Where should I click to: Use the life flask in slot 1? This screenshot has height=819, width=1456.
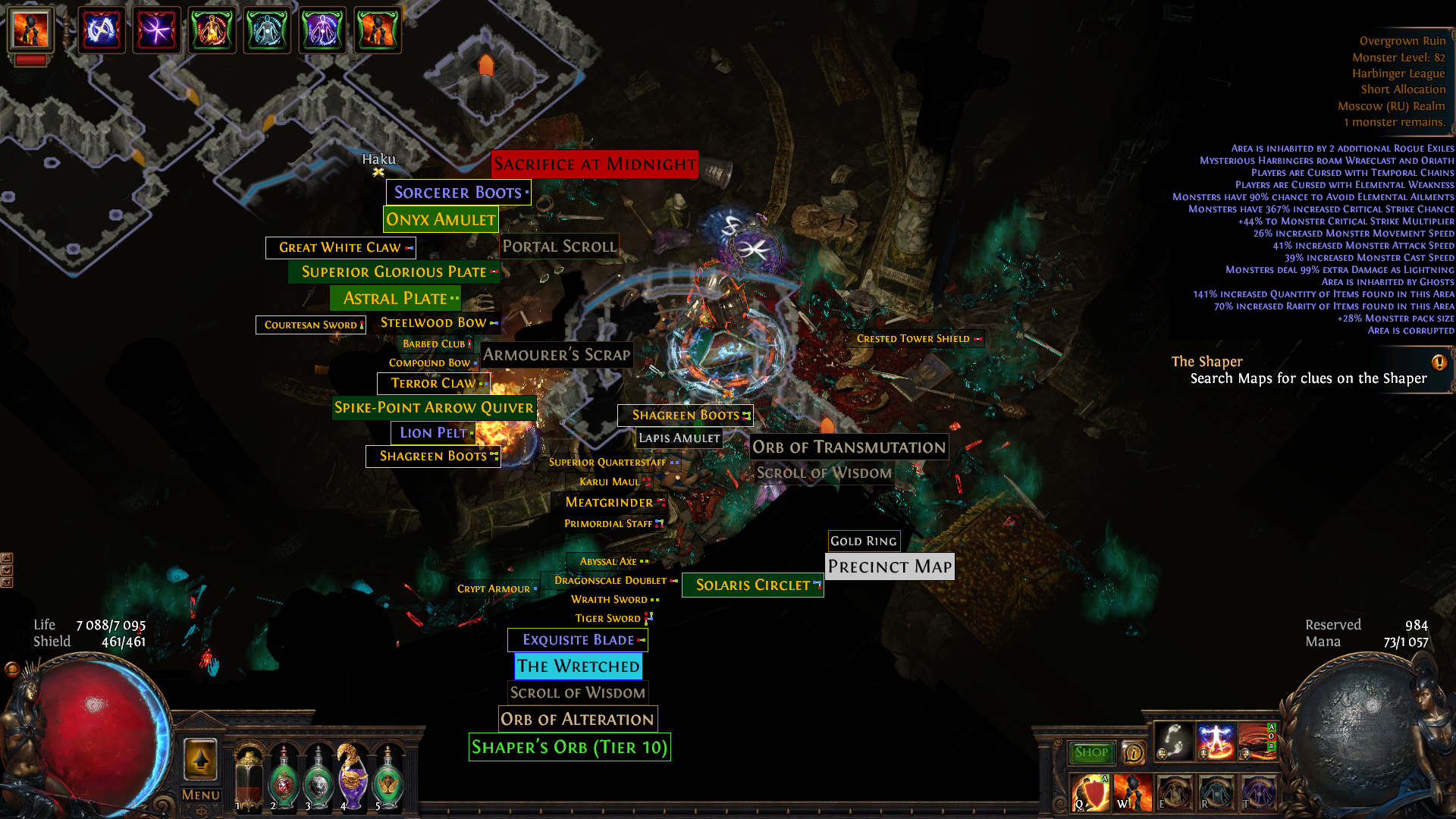tap(249, 777)
